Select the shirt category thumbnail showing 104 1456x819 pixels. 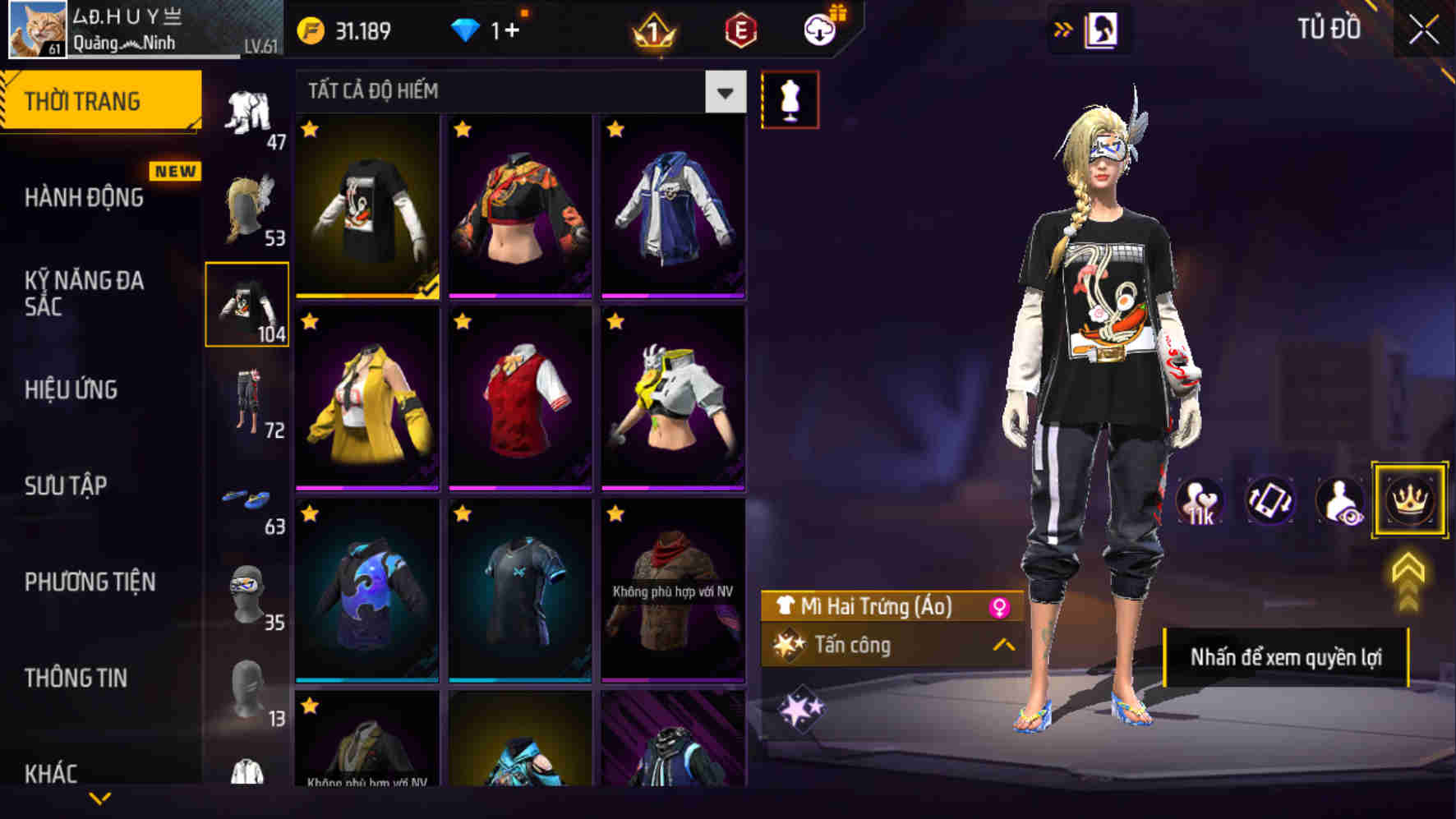[x=248, y=304]
